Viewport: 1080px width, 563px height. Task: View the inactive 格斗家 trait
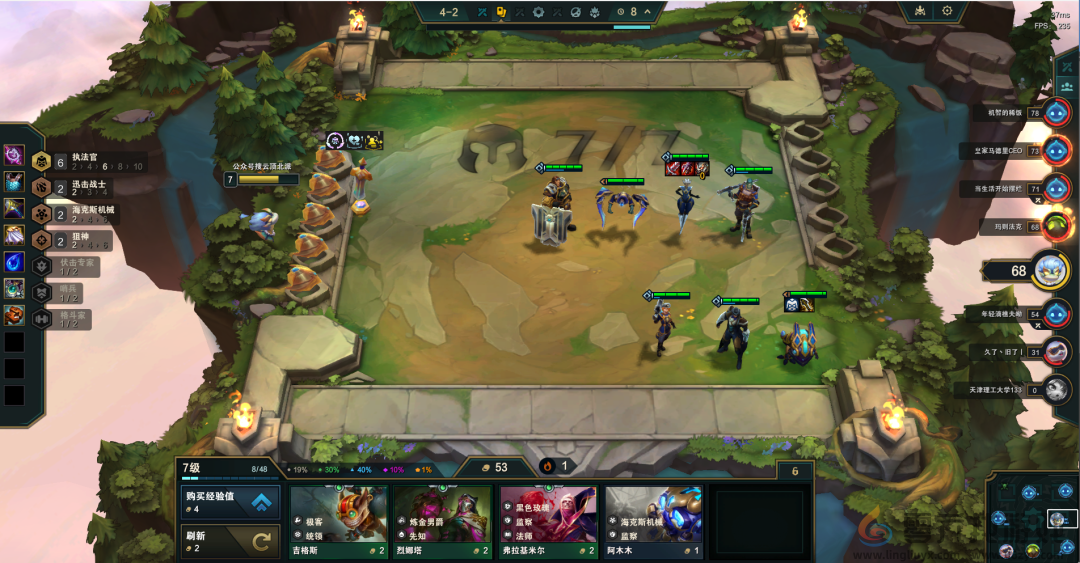[68, 319]
